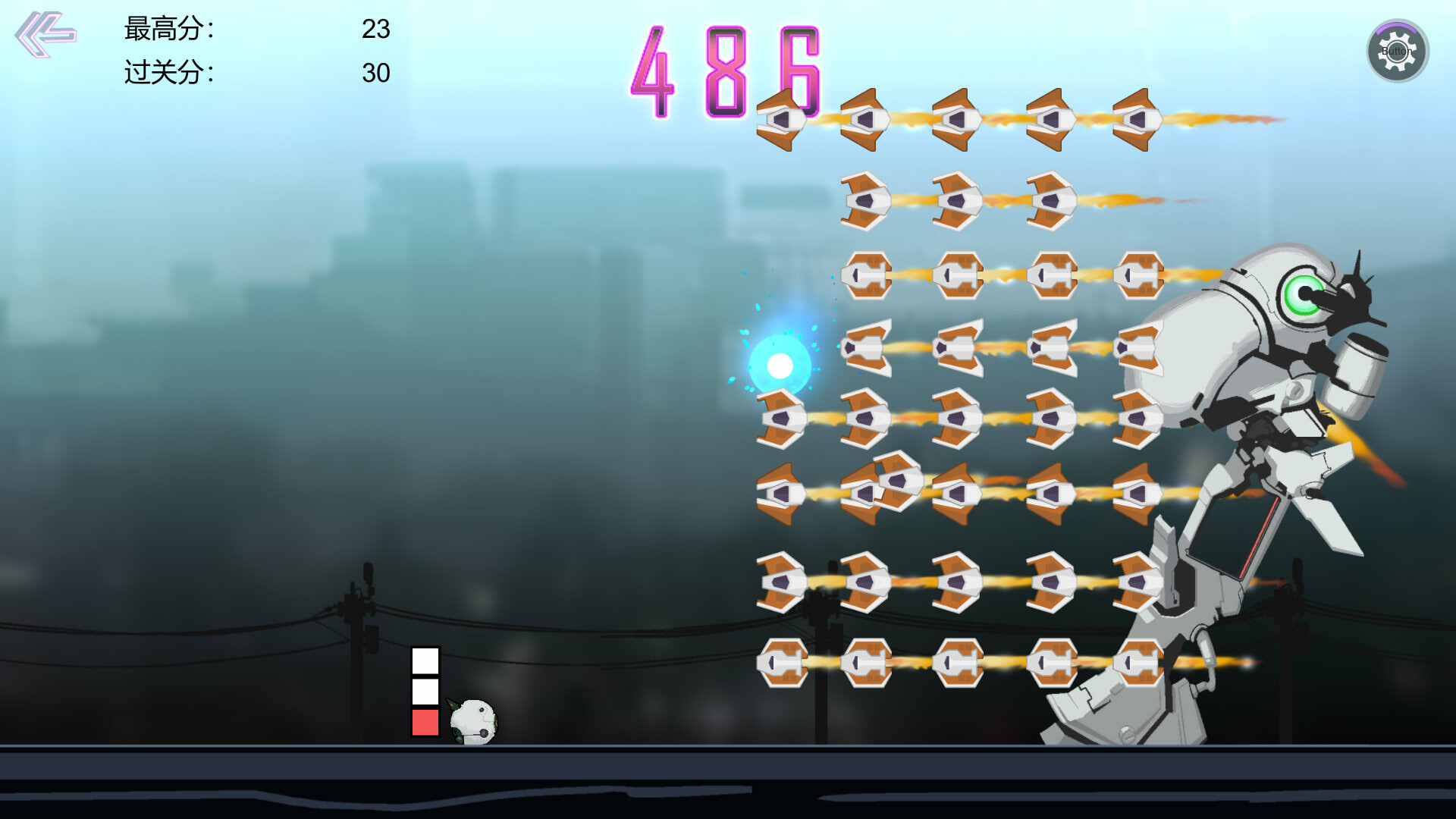The image size is (1456, 819).
Task: Click the 过关分 target score label
Action: 168,73
